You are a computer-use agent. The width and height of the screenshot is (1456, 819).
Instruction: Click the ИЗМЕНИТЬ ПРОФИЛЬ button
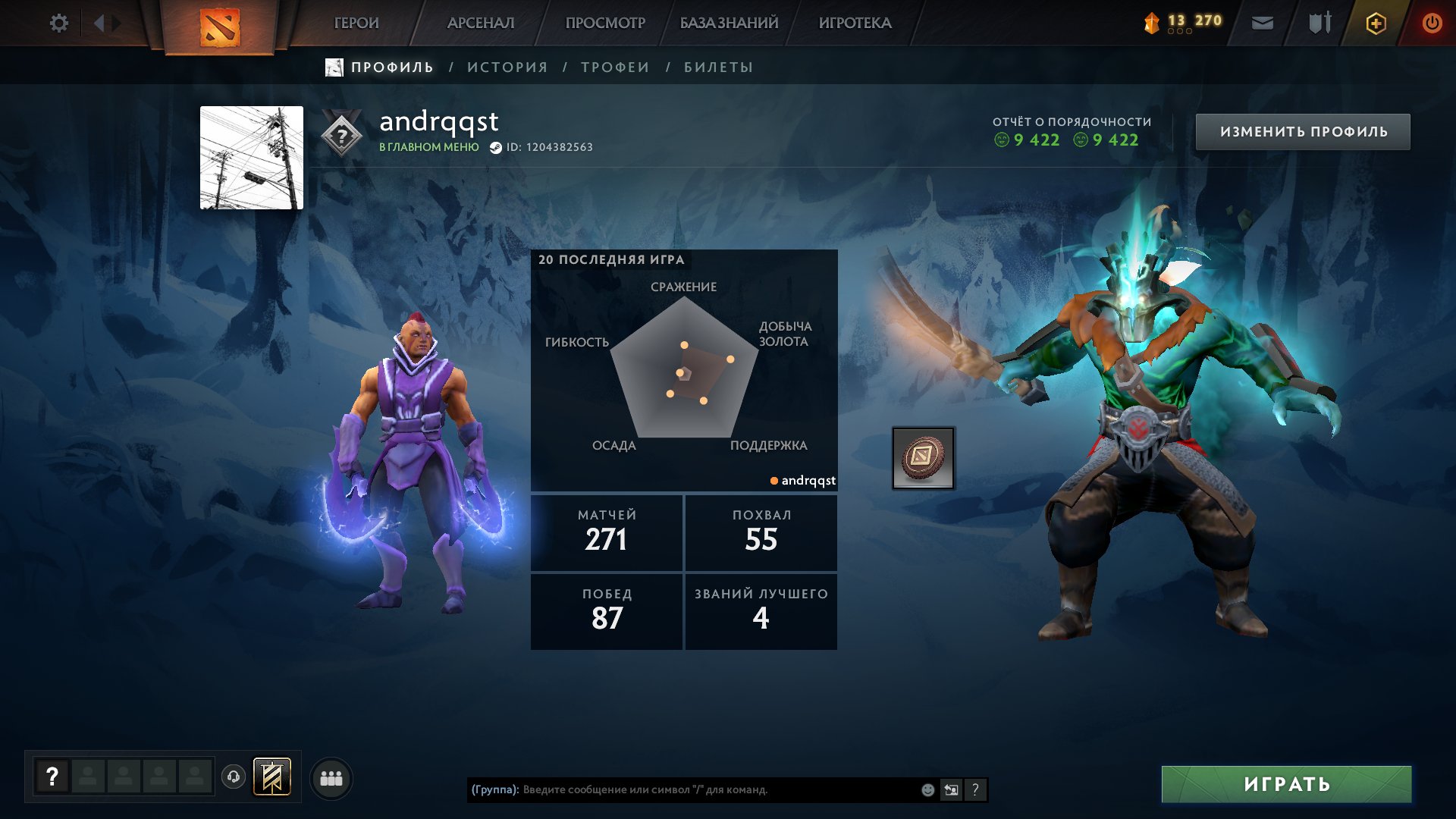[x=1303, y=132]
